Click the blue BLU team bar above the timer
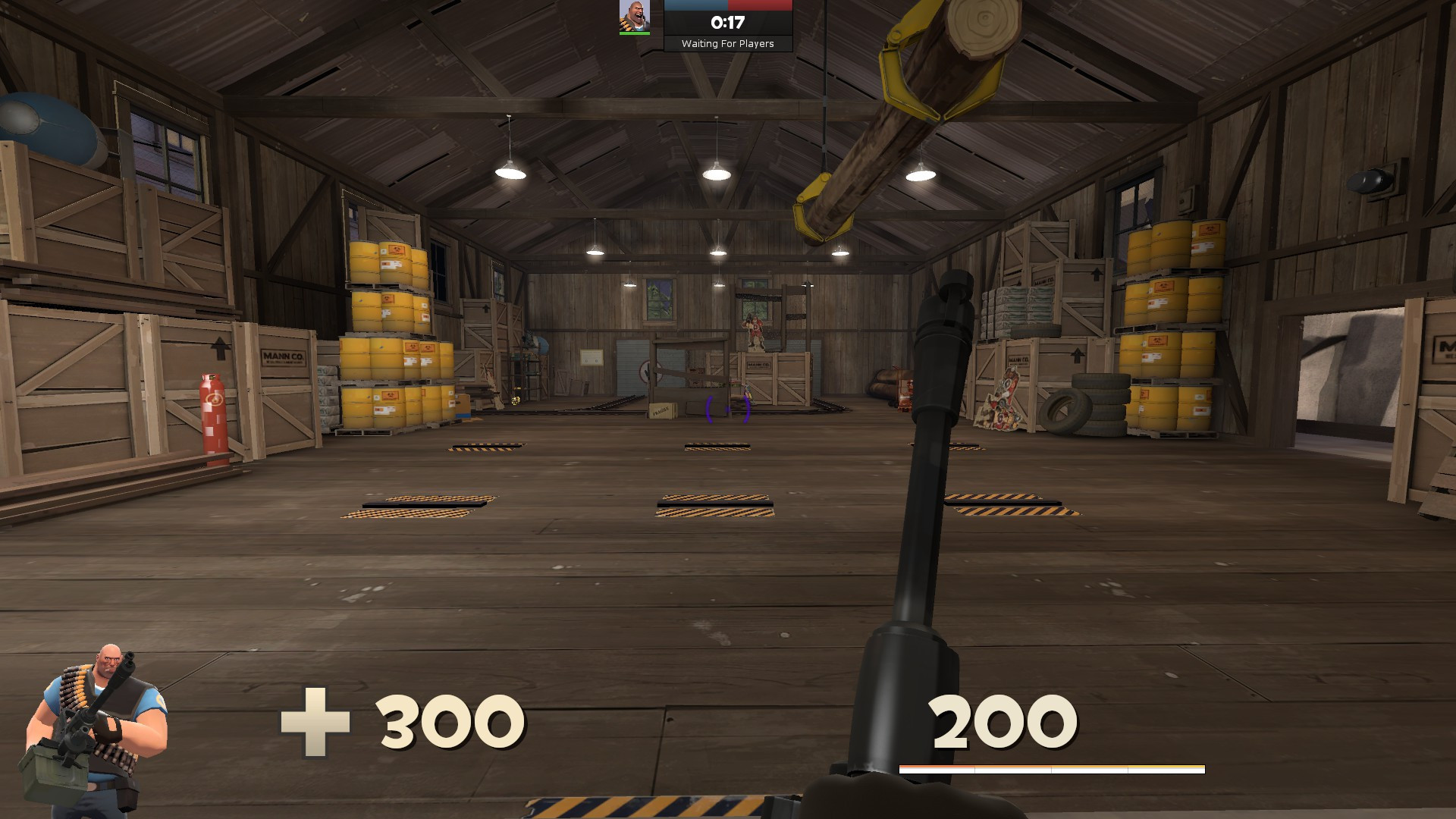The width and height of the screenshot is (1456, 819). coord(698,6)
